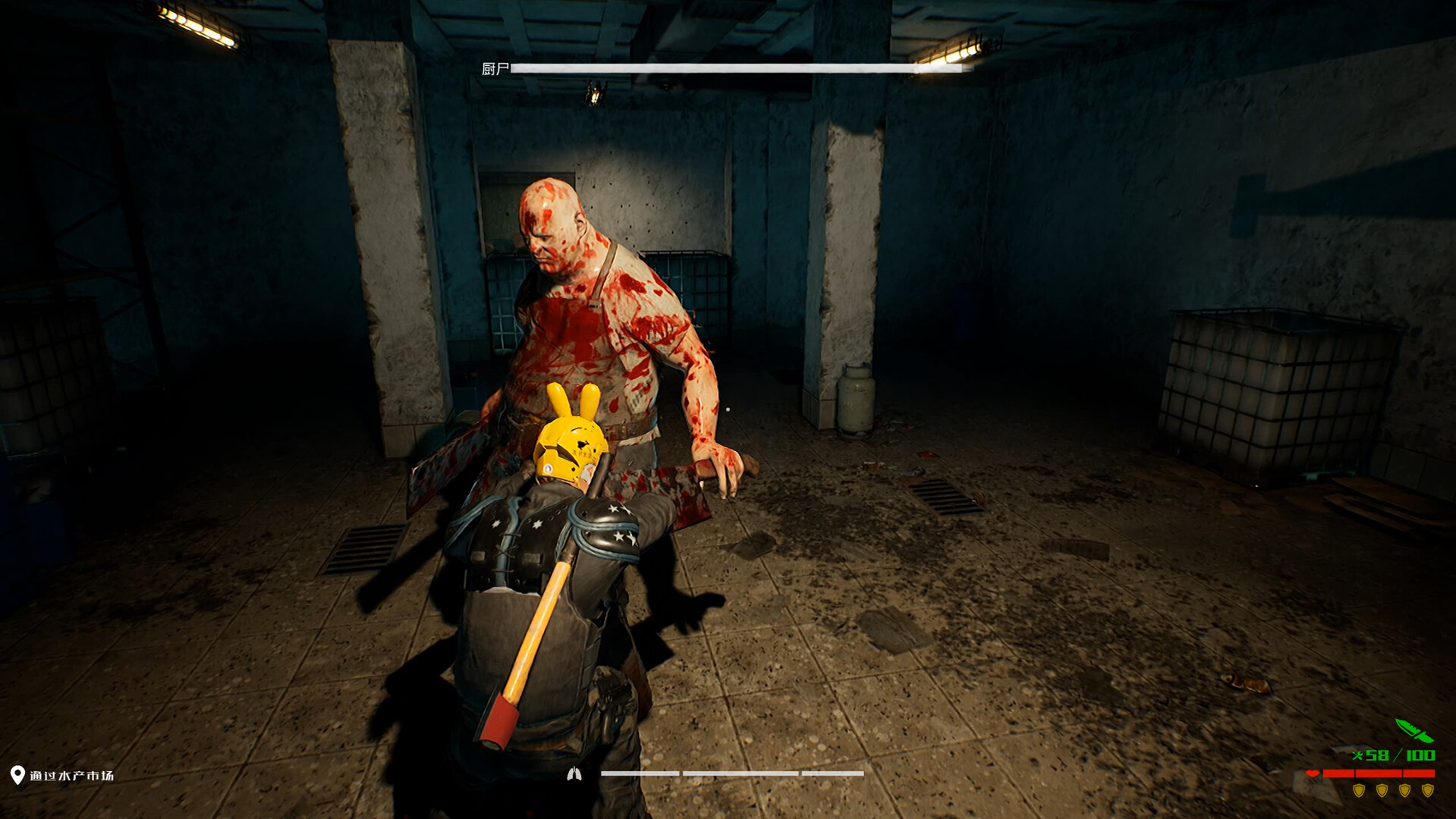The image size is (1456, 819).
Task: Select the green knife weapon icon
Action: 1414,730
